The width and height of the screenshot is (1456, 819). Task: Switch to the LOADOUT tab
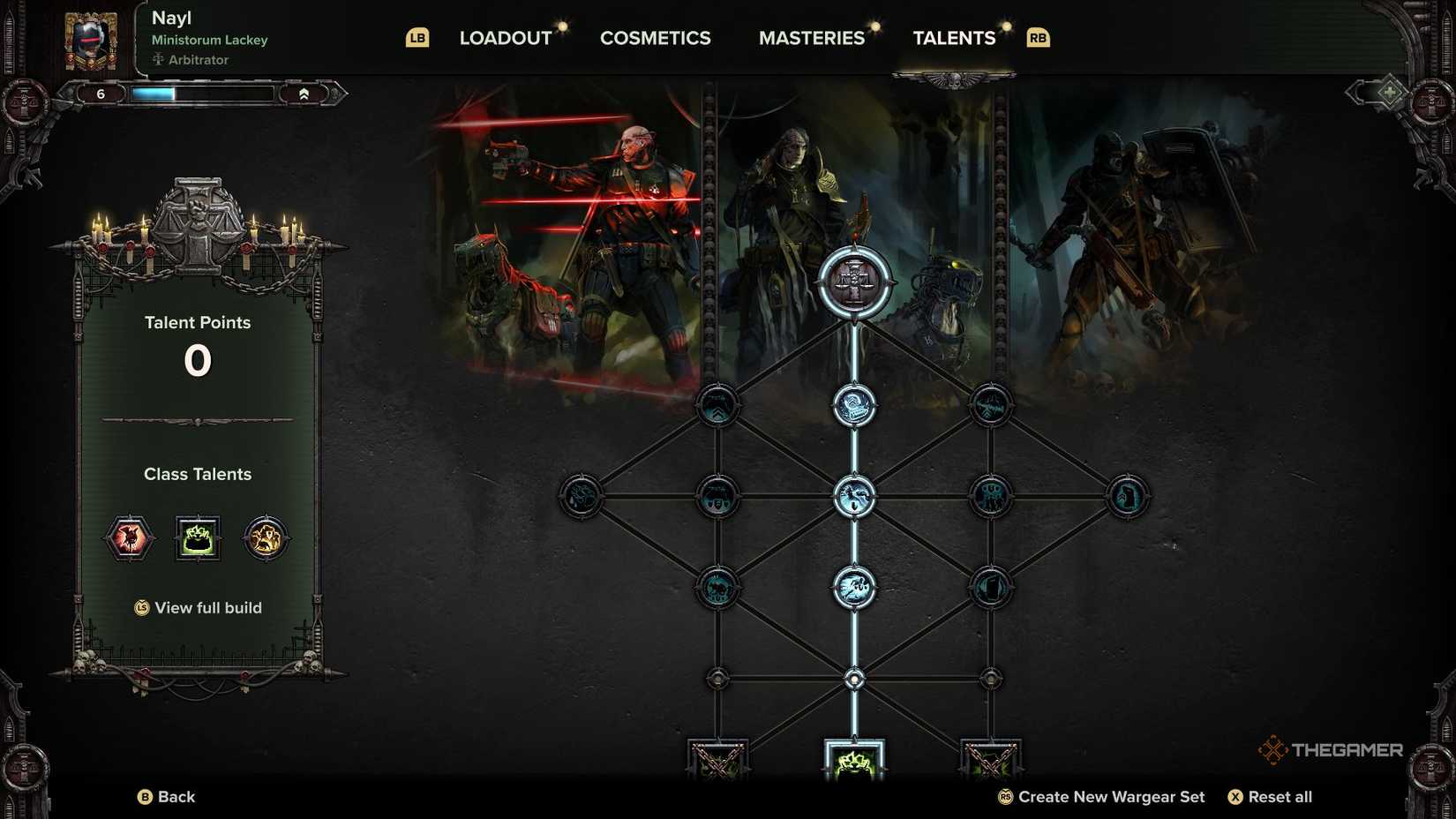504,37
